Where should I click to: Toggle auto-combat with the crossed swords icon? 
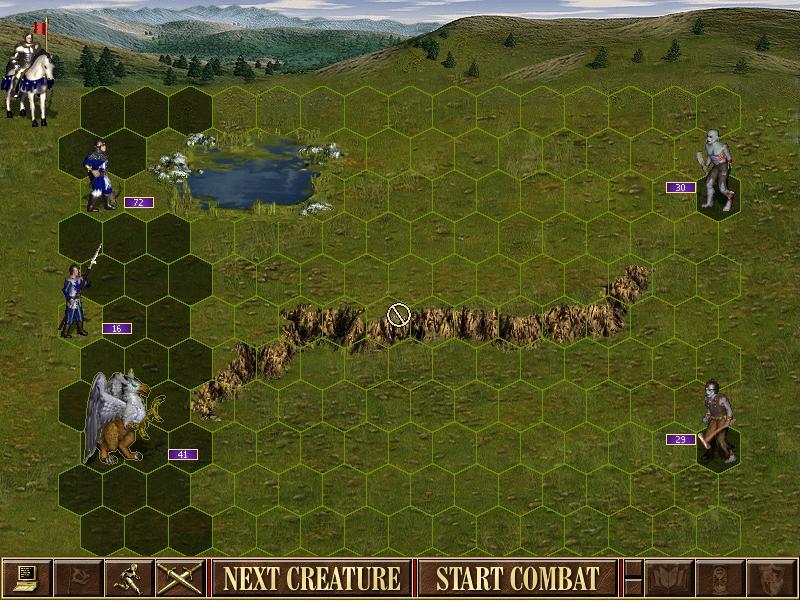[x=180, y=578]
